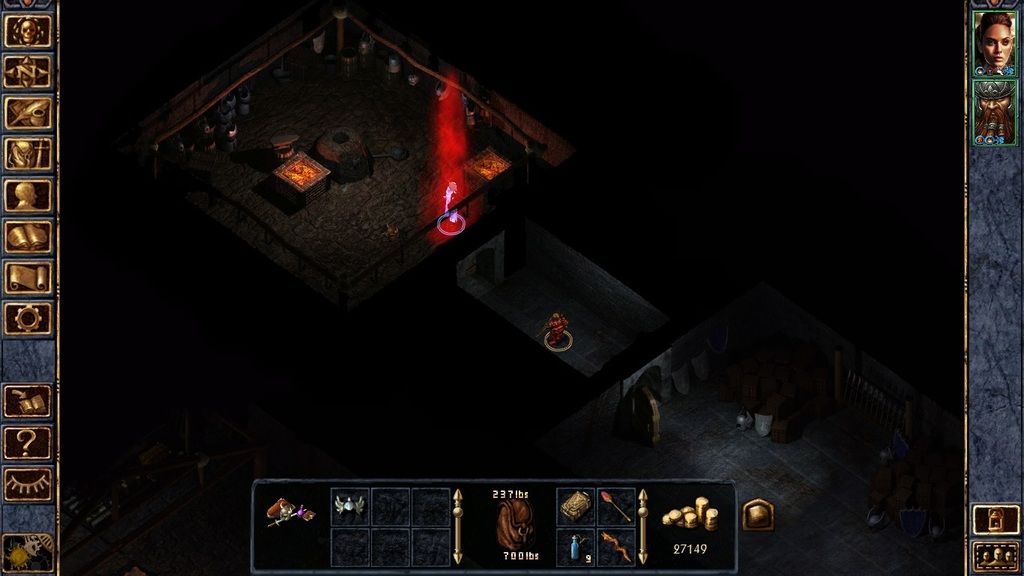Open the options gear button
Image resolution: width=1024 pixels, height=576 pixels.
pos(28,318)
